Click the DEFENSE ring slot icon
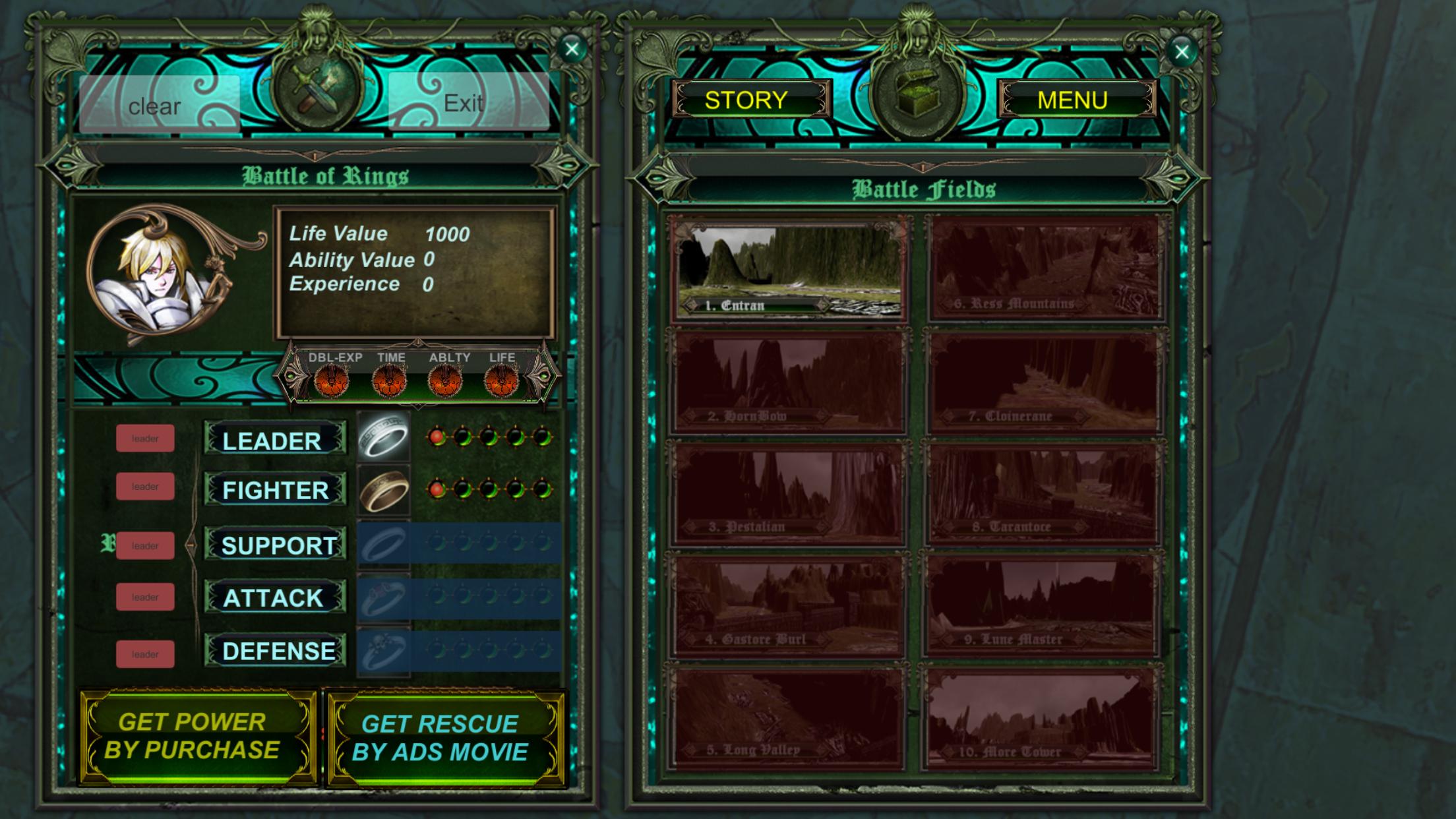This screenshot has width=1456, height=819. click(384, 651)
